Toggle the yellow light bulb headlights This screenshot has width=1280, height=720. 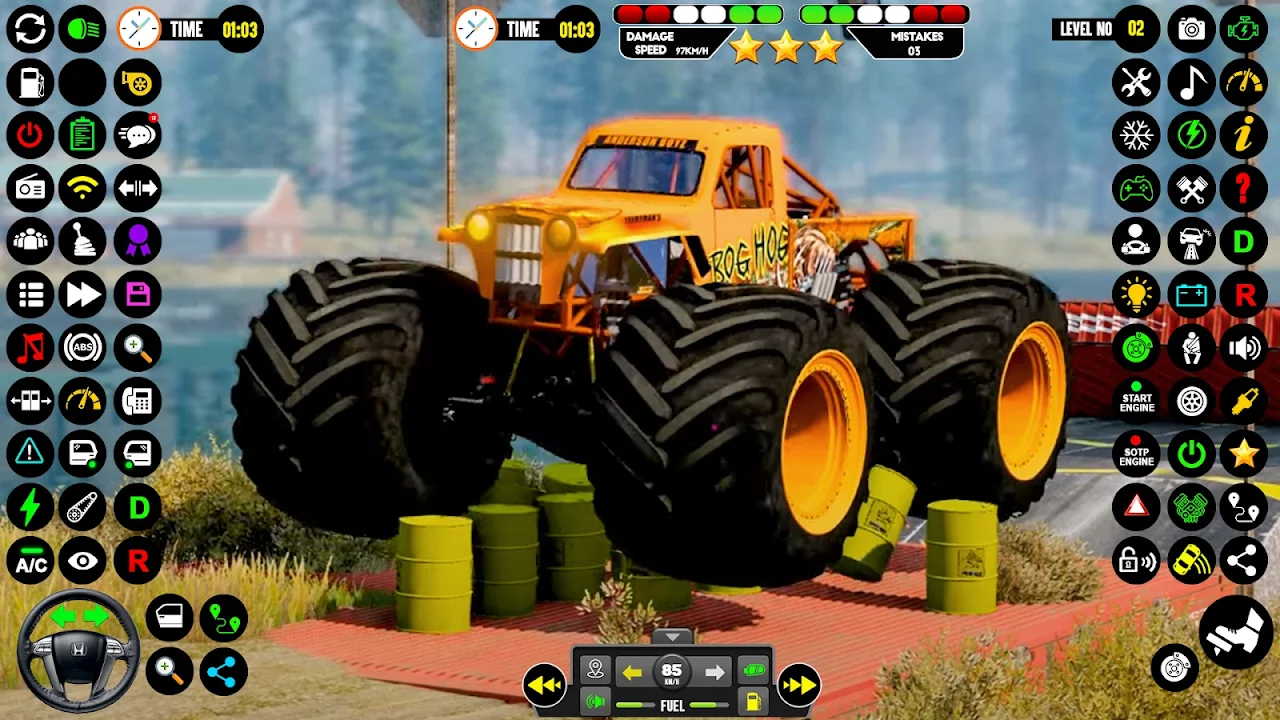click(x=1136, y=294)
